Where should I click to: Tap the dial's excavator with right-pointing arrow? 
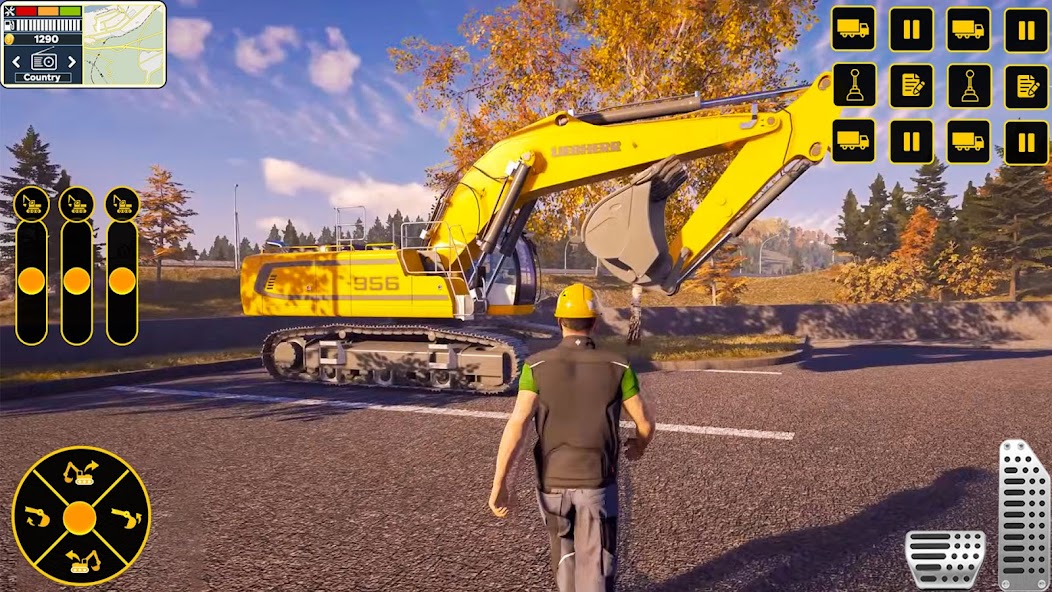click(80, 473)
